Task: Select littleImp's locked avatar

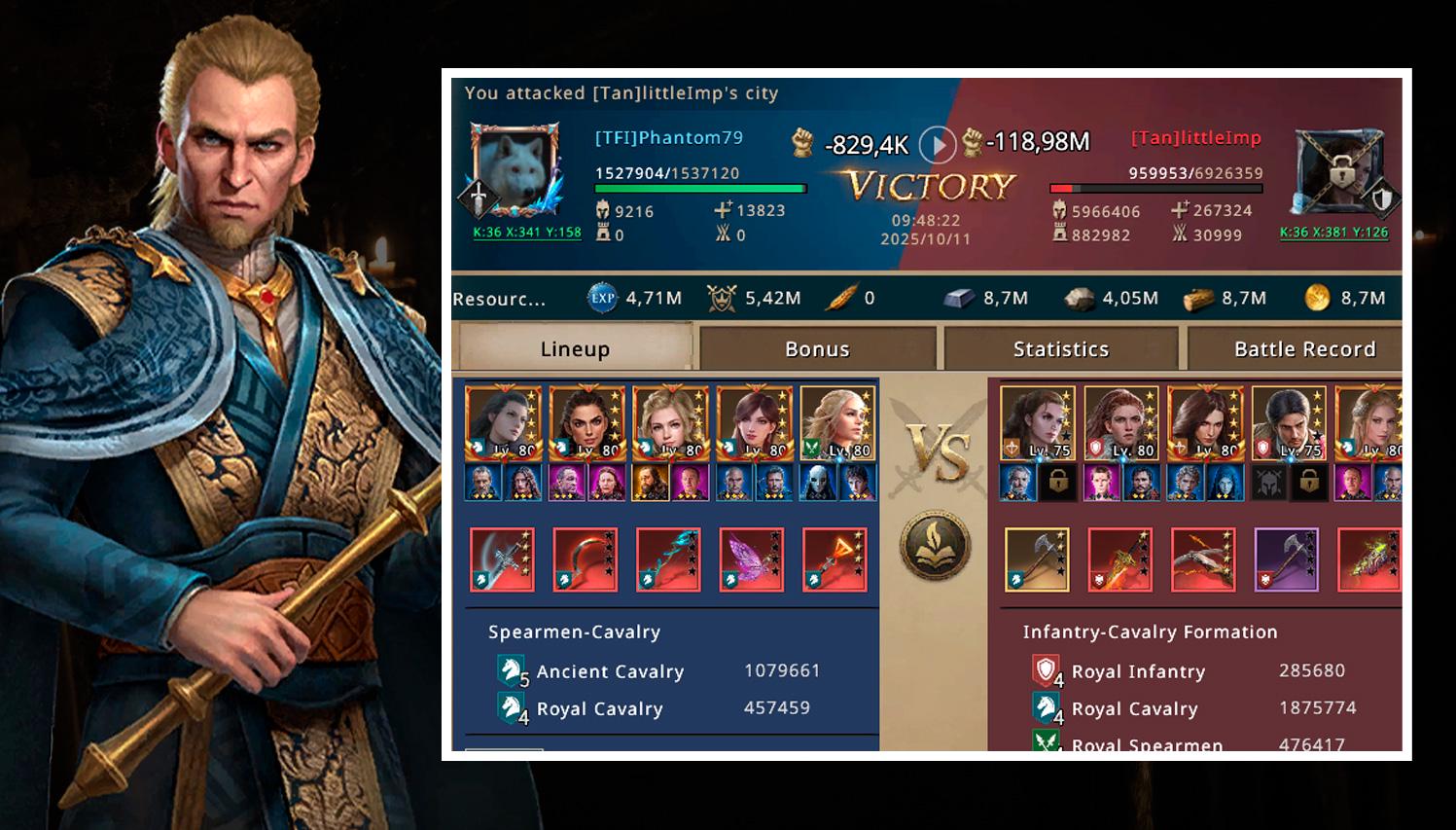Action: [x=1340, y=172]
